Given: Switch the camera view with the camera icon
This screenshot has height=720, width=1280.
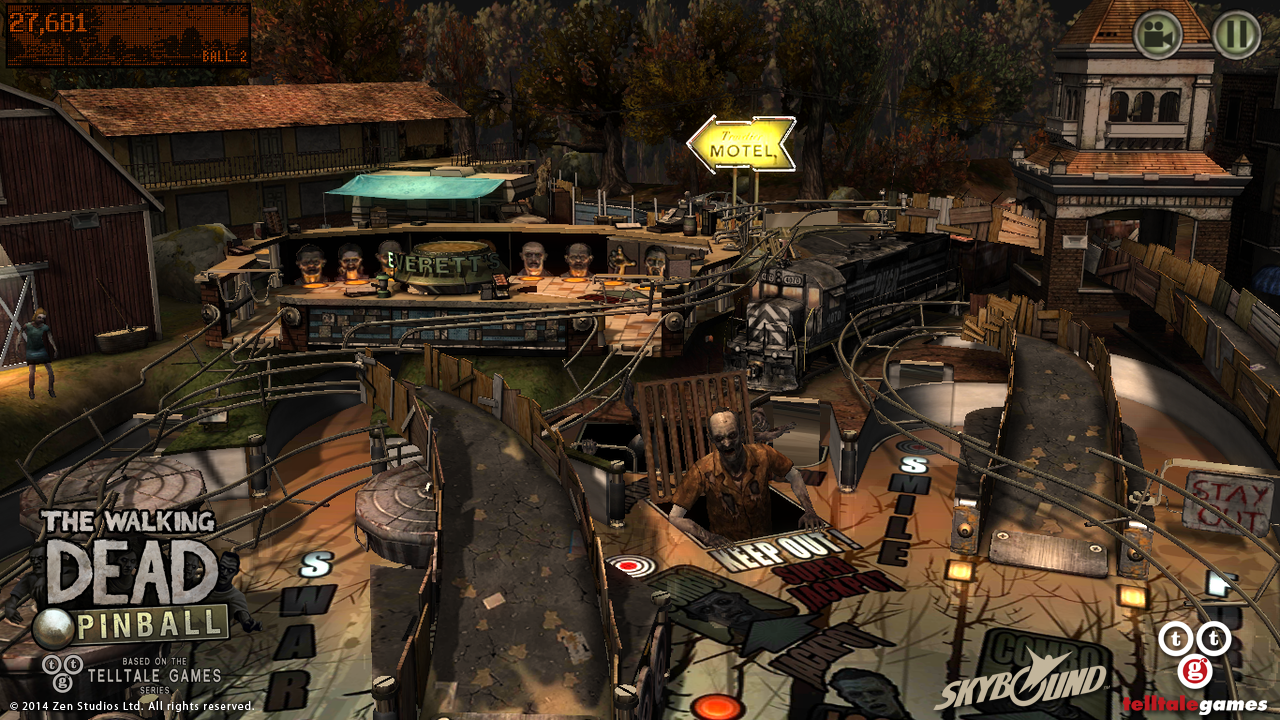Looking at the screenshot, I should 1158,35.
